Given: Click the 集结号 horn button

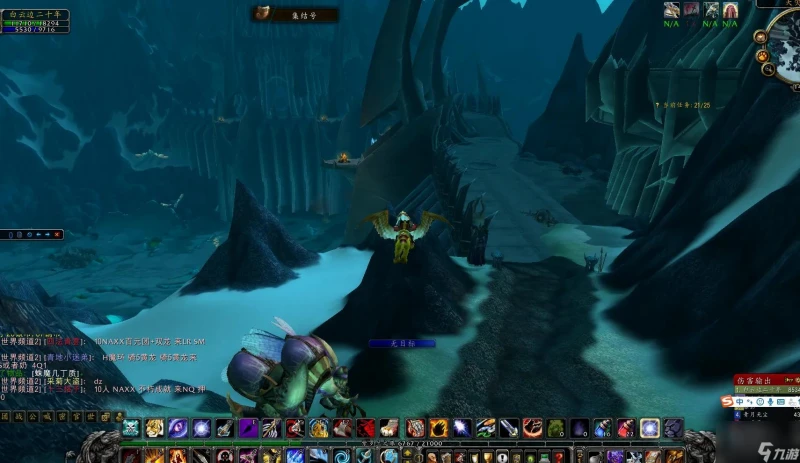Looking at the screenshot, I should point(263,13).
